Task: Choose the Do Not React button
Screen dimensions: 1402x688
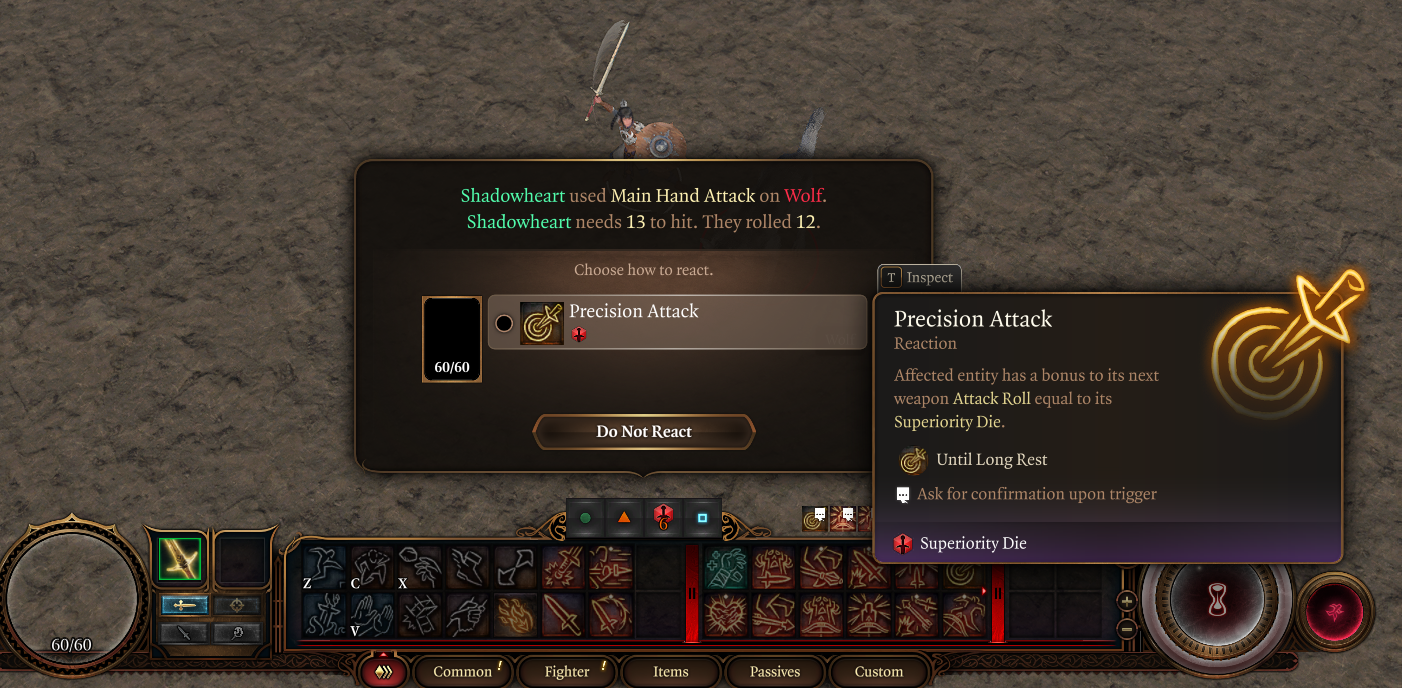Action: coord(644,432)
